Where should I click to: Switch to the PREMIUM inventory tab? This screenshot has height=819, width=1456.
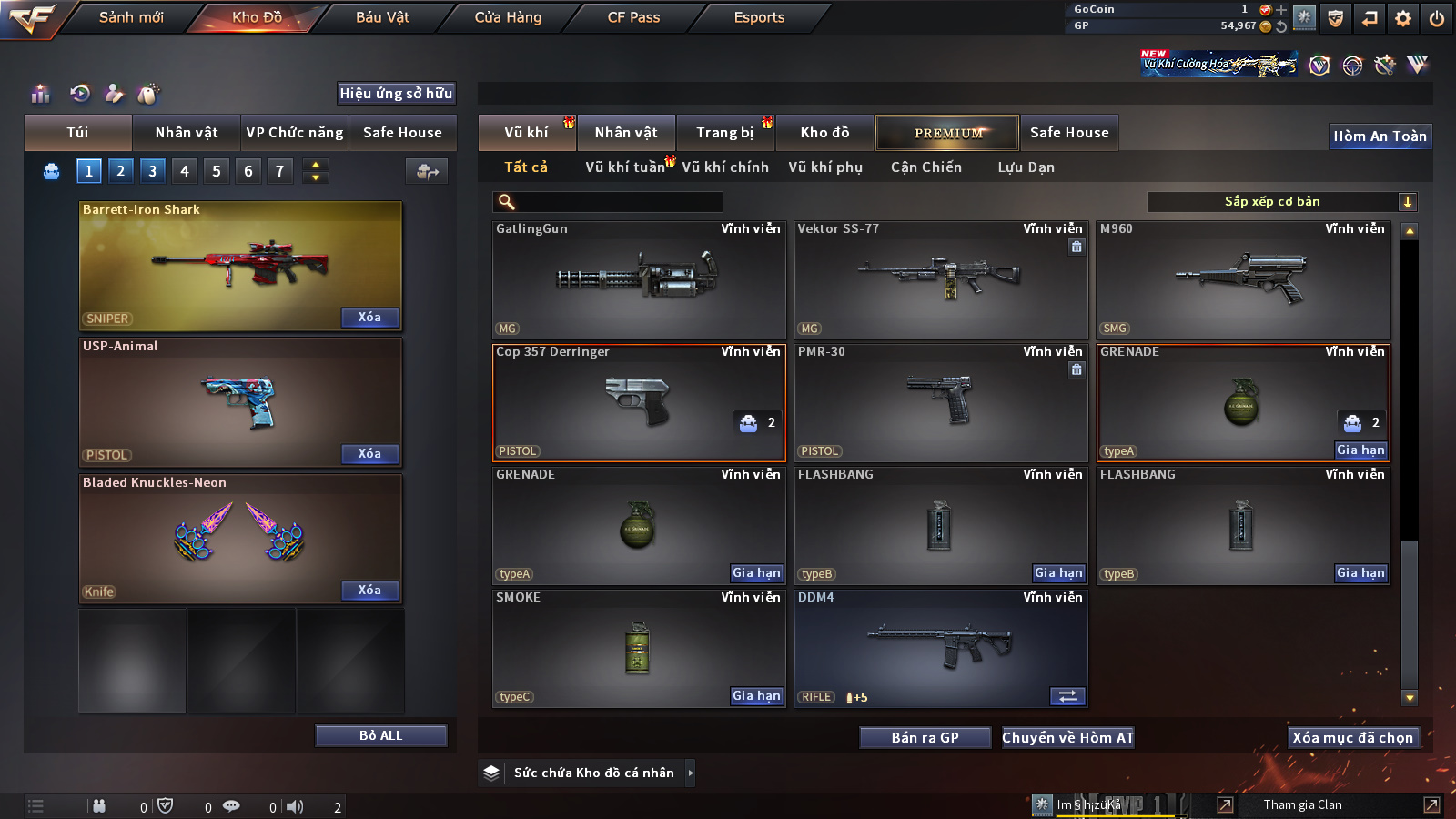(x=947, y=133)
